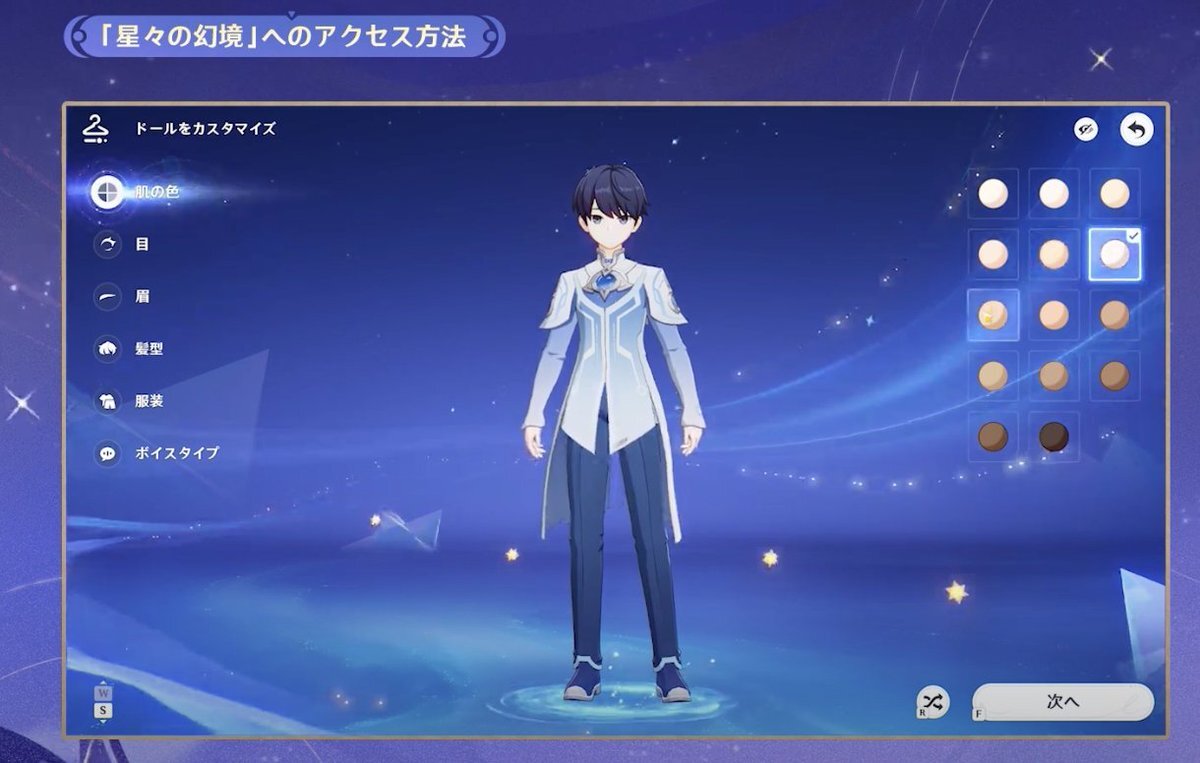Choose the darkest brown skin swatch
The height and width of the screenshot is (763, 1200).
click(1053, 437)
